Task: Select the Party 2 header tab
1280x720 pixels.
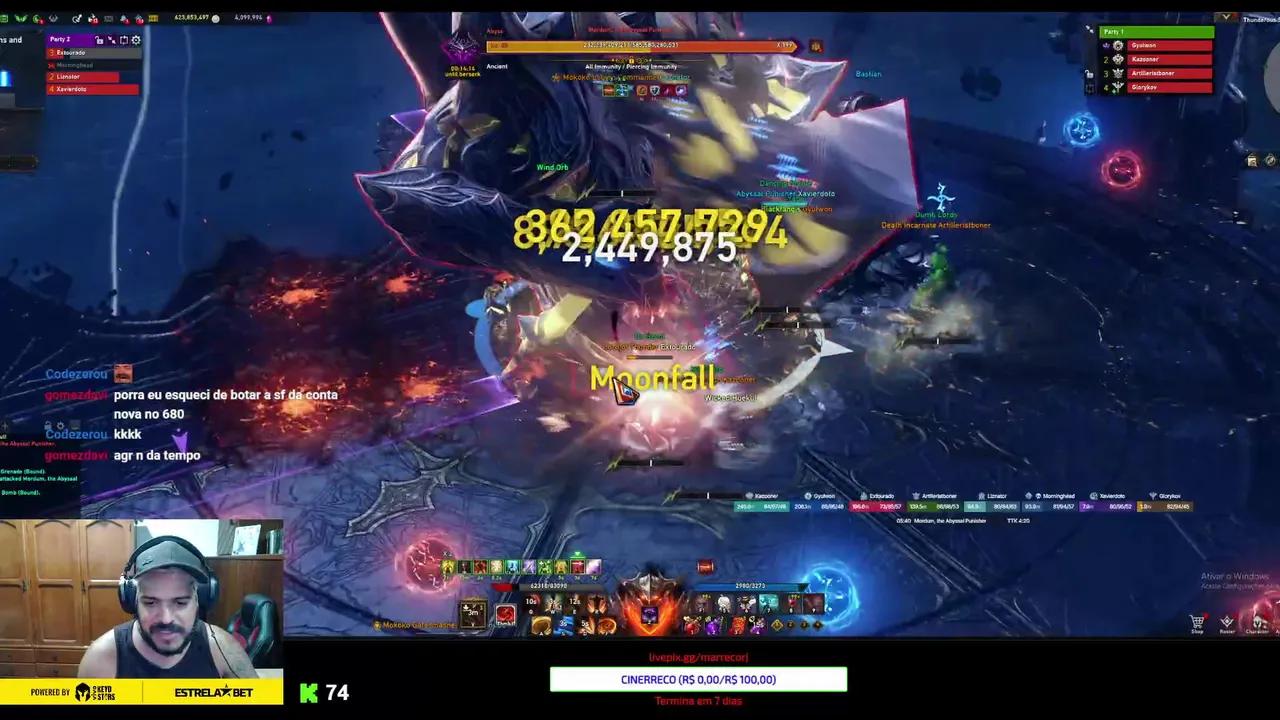Action: [62, 39]
